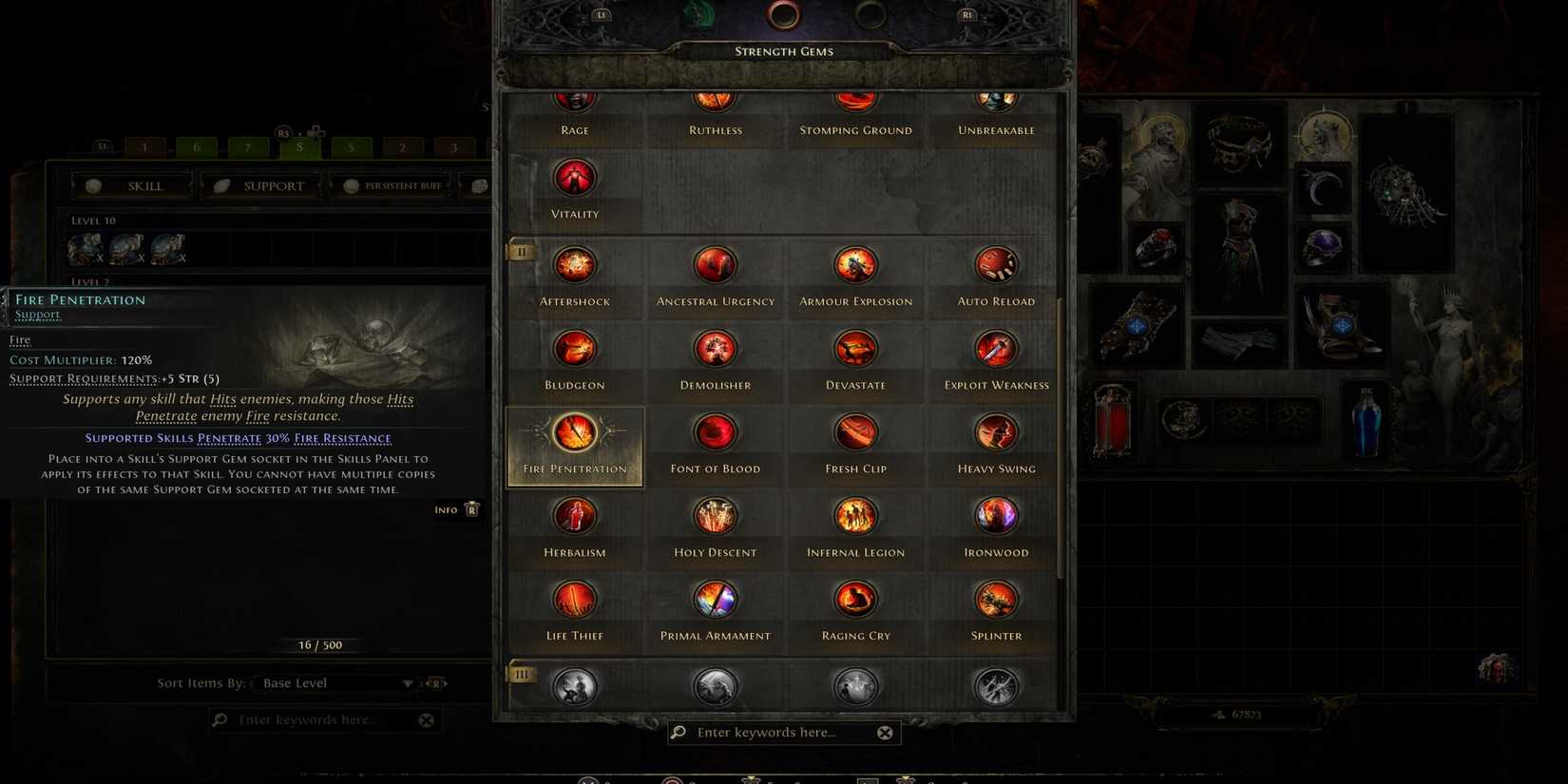The width and height of the screenshot is (1568, 784).
Task: Select the Primal Armament gem icon
Action: 715,599
